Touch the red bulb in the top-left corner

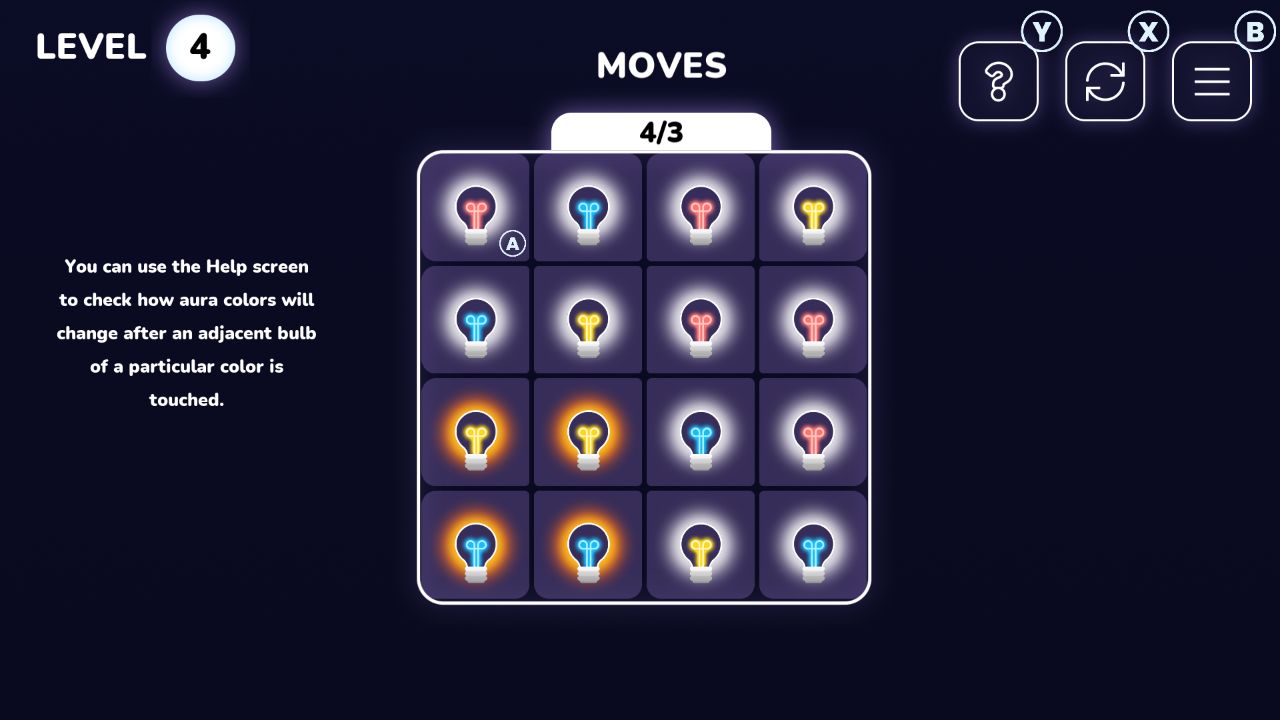[x=475, y=209]
